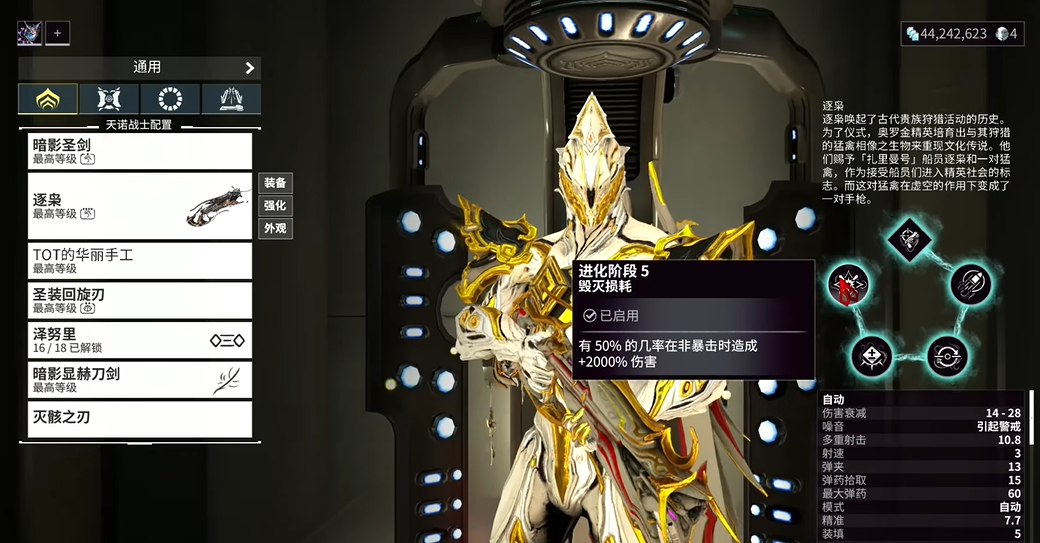The image size is (1040, 543).
Task: Open the 强化 upgrade button
Action: tap(275, 205)
